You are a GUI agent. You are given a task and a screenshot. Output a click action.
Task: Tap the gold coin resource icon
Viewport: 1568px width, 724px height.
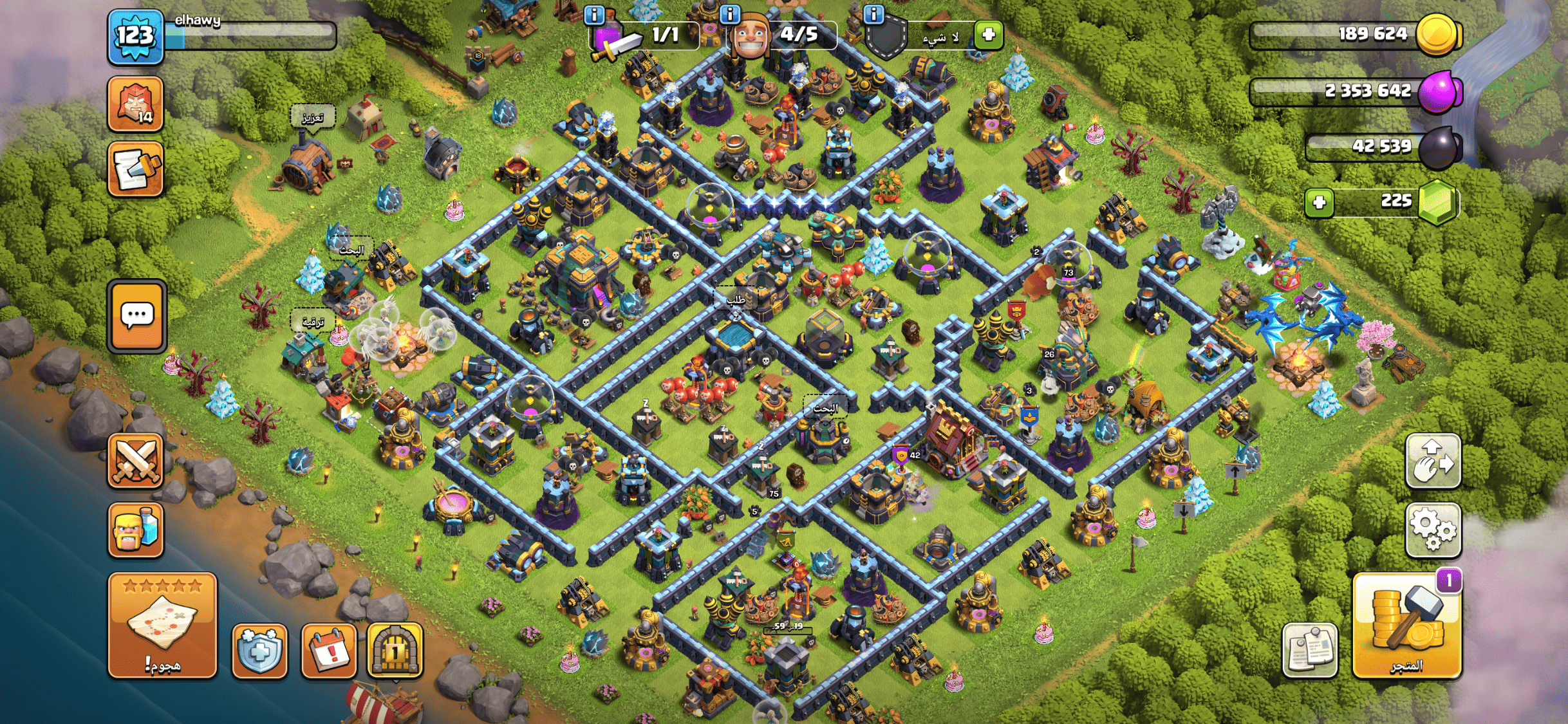[x=1438, y=35]
